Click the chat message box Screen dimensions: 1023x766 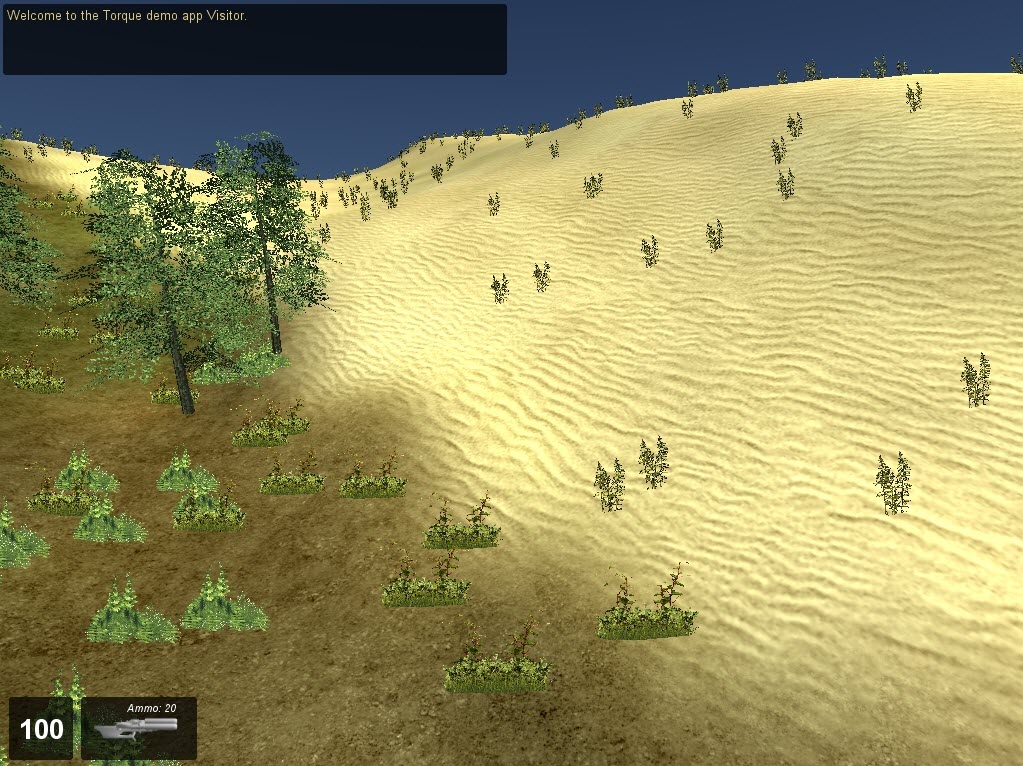pyautogui.click(x=254, y=40)
